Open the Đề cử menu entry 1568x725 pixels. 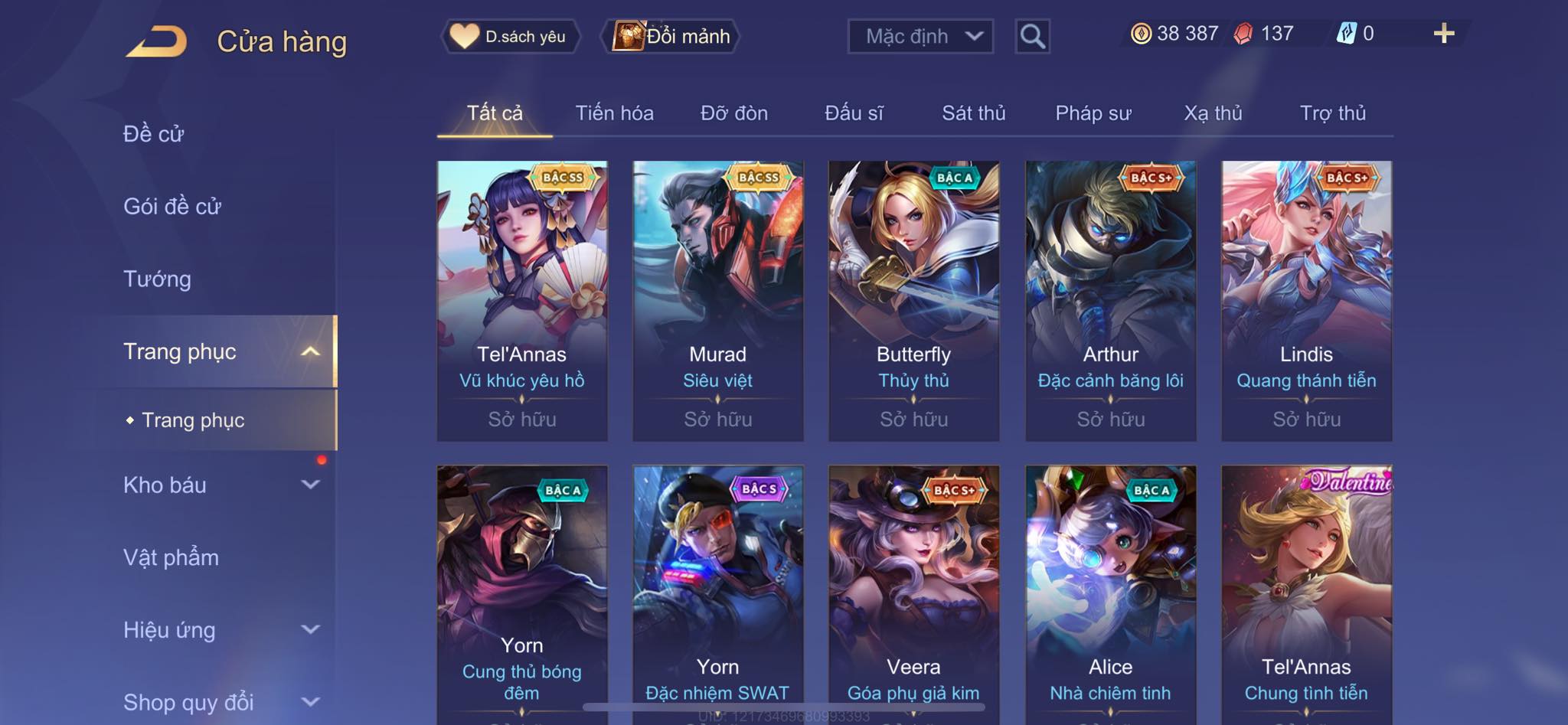154,134
